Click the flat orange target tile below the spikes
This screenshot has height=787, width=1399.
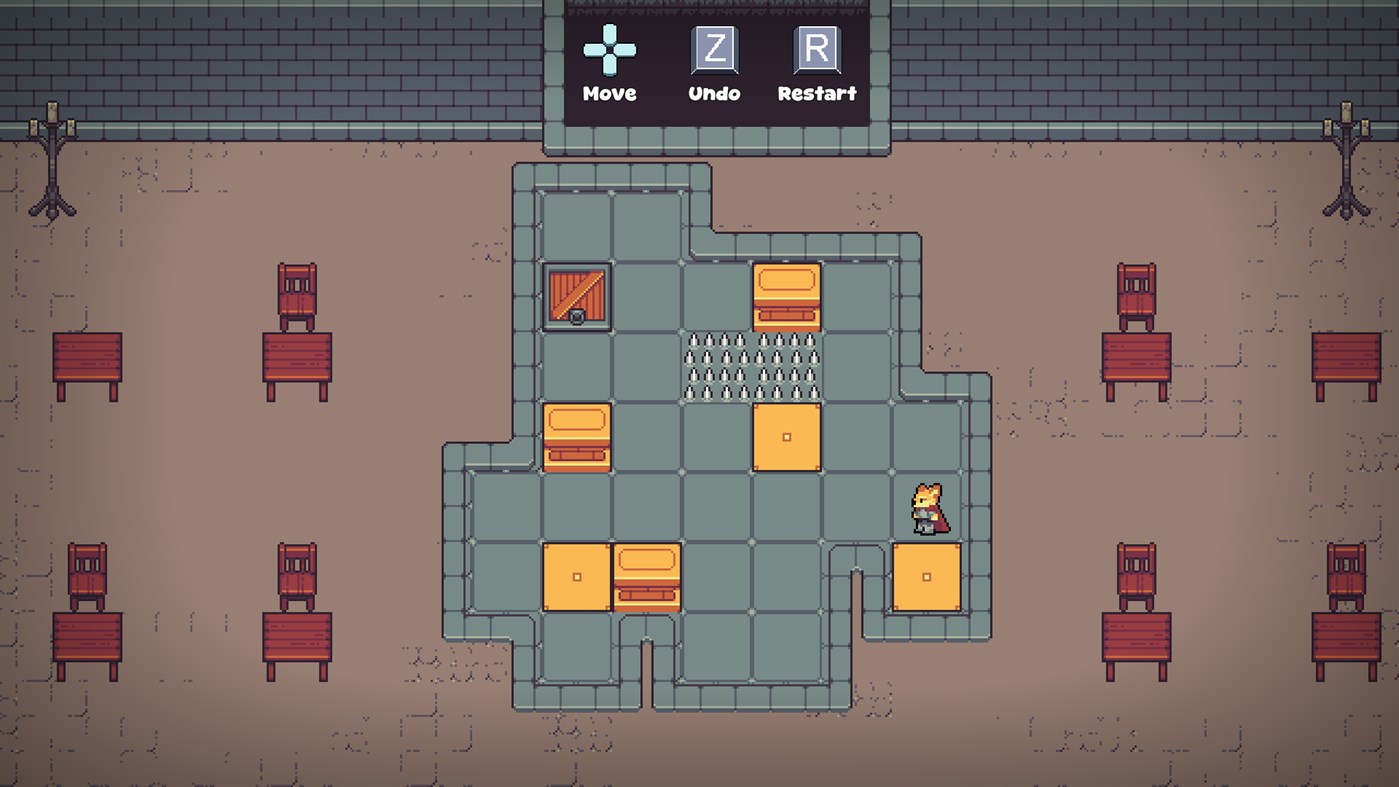[x=787, y=435]
